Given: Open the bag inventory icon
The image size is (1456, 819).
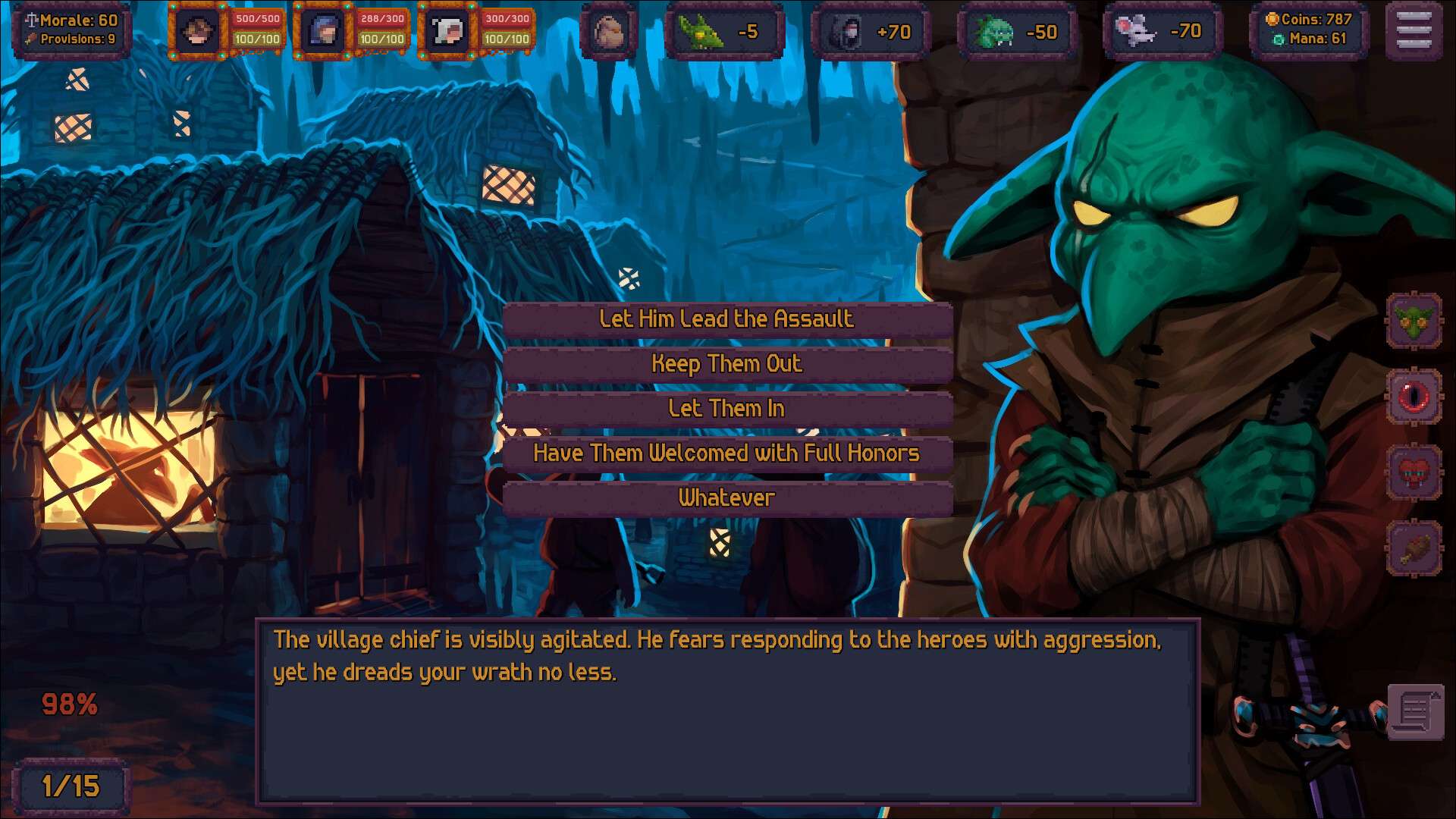Looking at the screenshot, I should coord(608,32).
